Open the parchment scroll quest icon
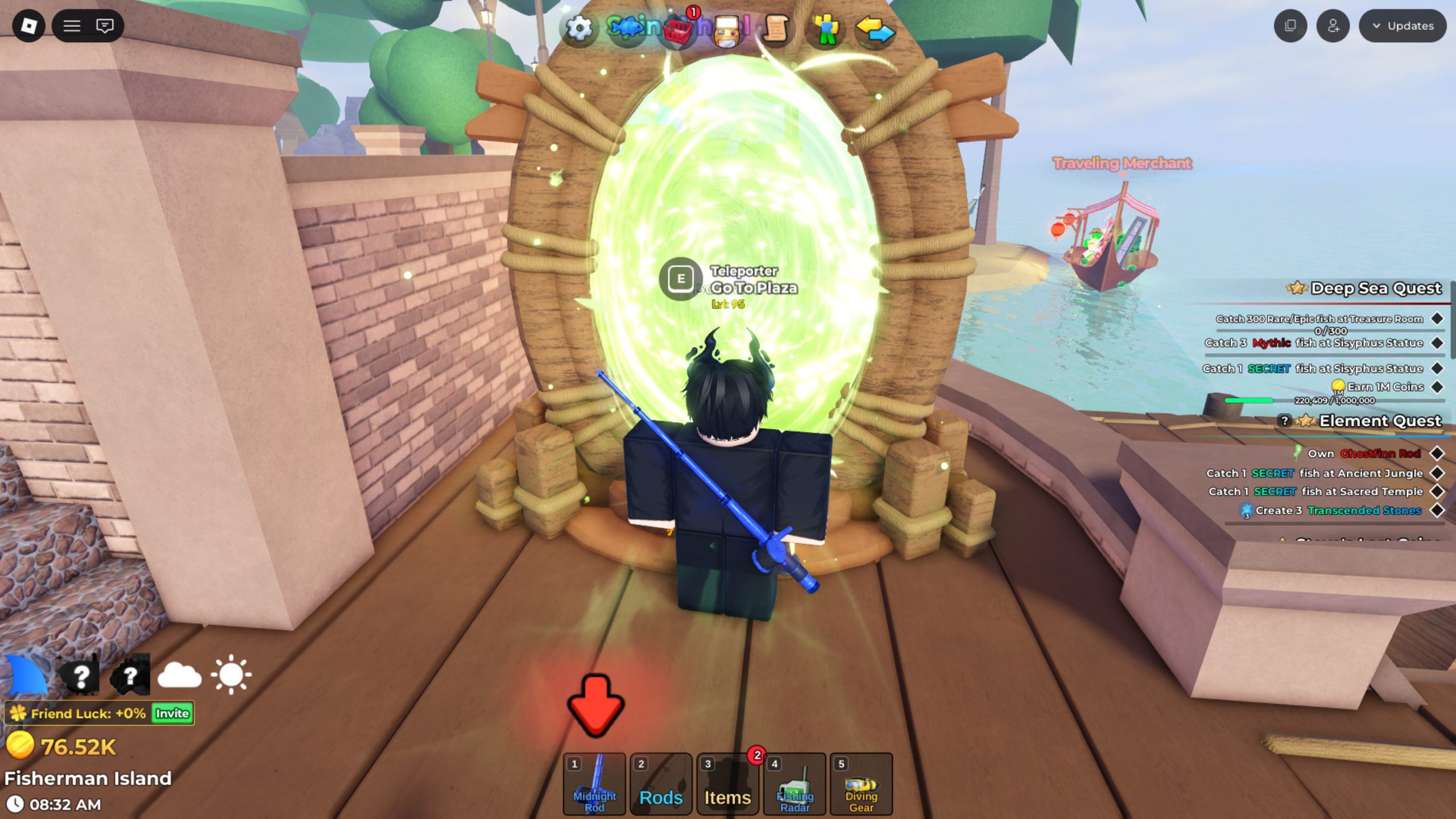 (776, 28)
